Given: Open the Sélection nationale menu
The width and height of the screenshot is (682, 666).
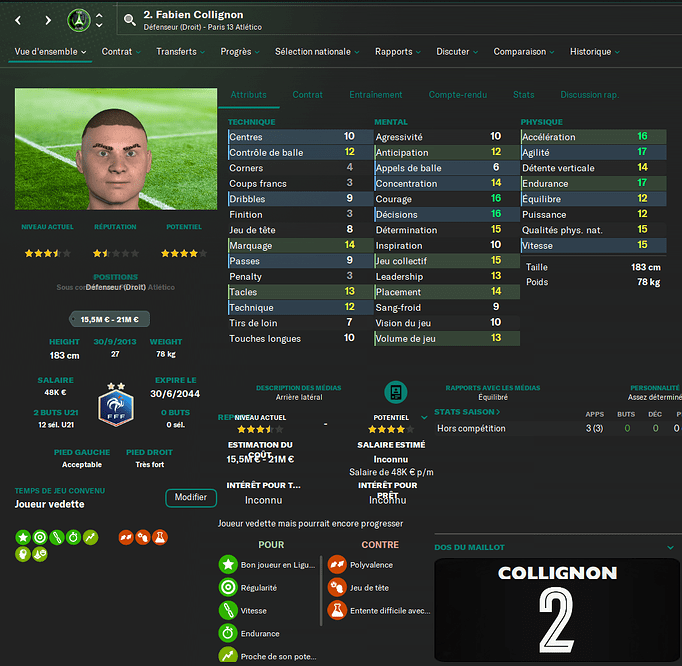Looking at the screenshot, I should click(317, 52).
